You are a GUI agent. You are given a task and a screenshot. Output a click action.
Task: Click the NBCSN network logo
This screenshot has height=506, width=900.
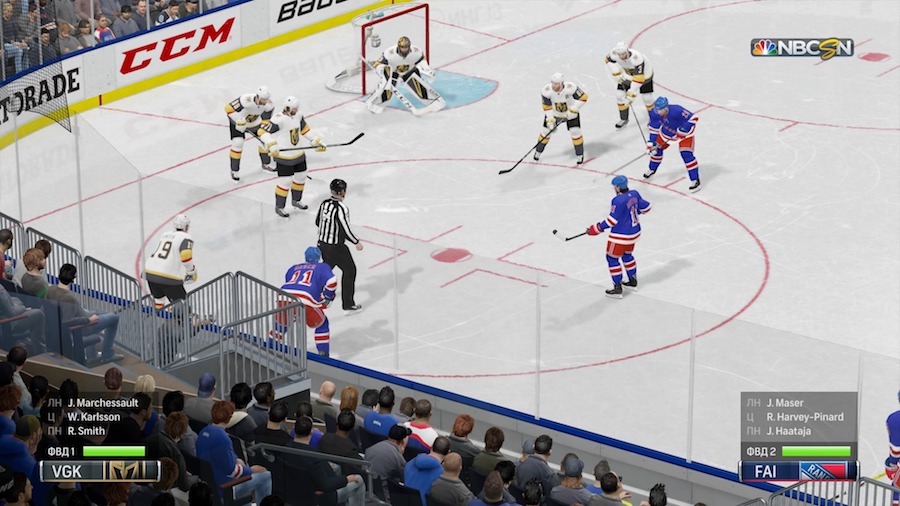click(802, 47)
